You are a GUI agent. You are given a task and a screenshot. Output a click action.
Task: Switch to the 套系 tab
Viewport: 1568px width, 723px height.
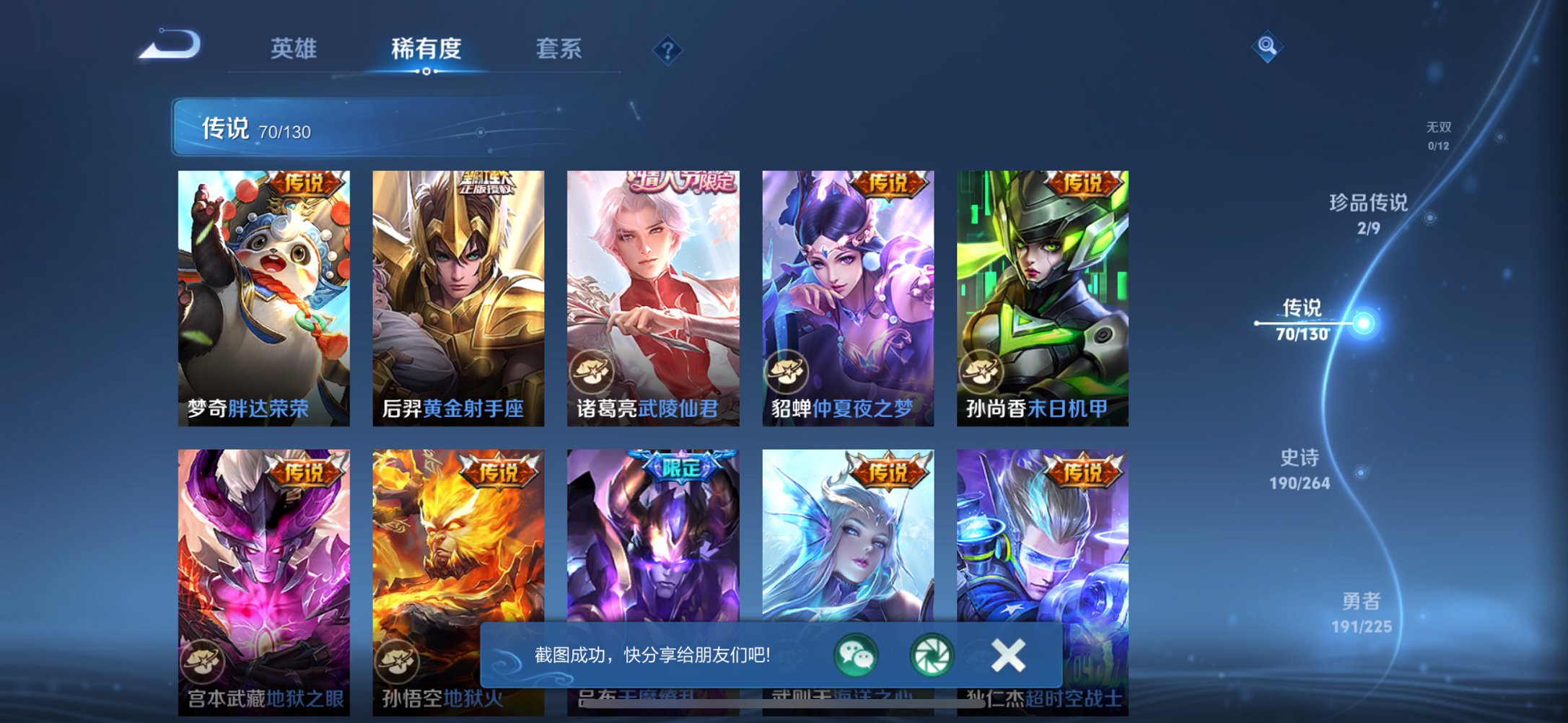pyautogui.click(x=559, y=47)
